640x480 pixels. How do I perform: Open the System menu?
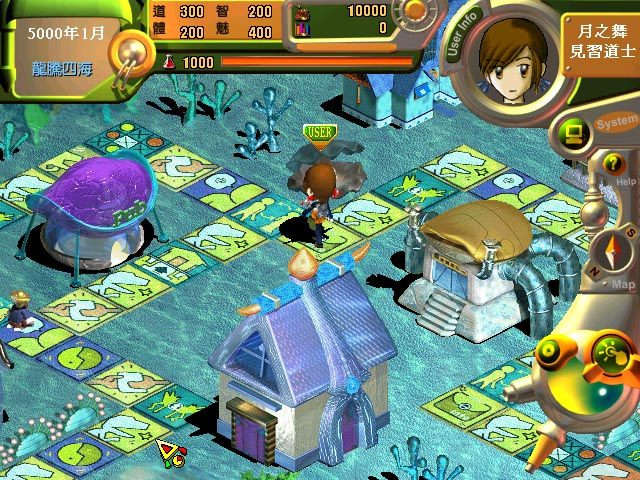(616, 123)
